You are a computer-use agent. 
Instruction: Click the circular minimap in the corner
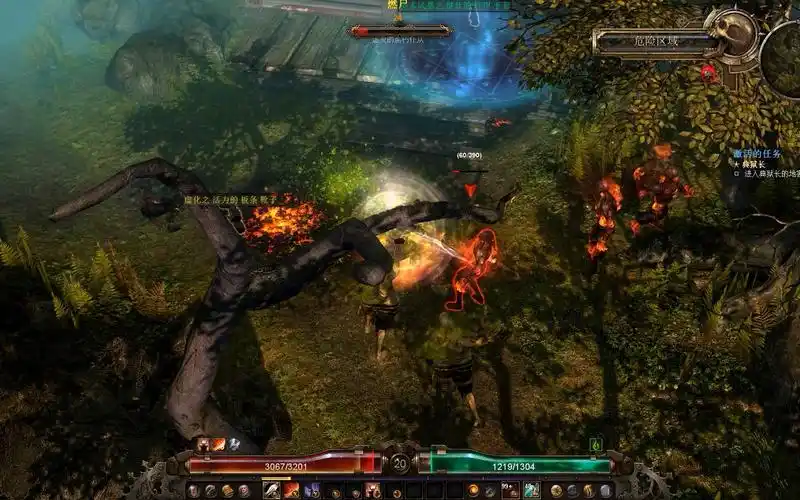click(x=781, y=60)
